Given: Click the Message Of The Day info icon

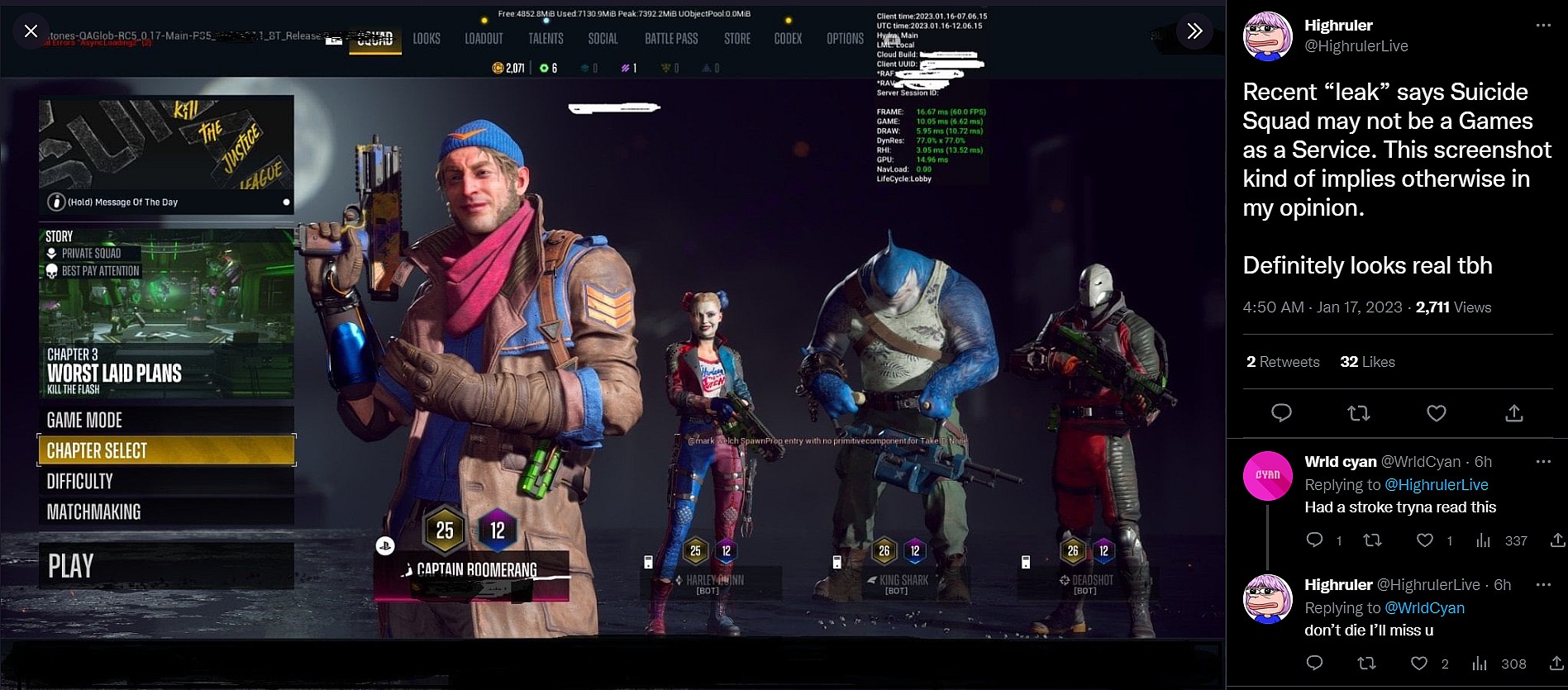Looking at the screenshot, I should coord(55,201).
